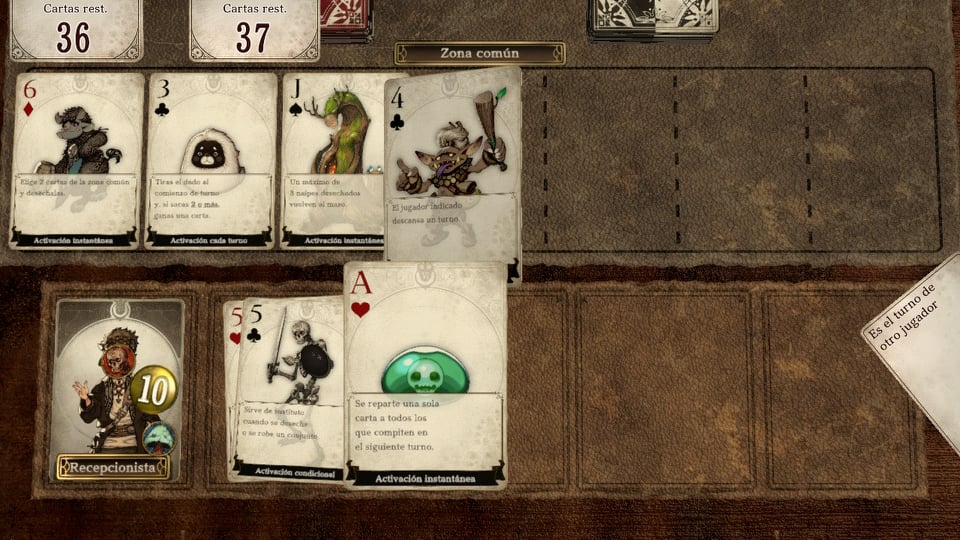960x540 pixels.
Task: Choose the 3 of clubs card
Action: 210,160
